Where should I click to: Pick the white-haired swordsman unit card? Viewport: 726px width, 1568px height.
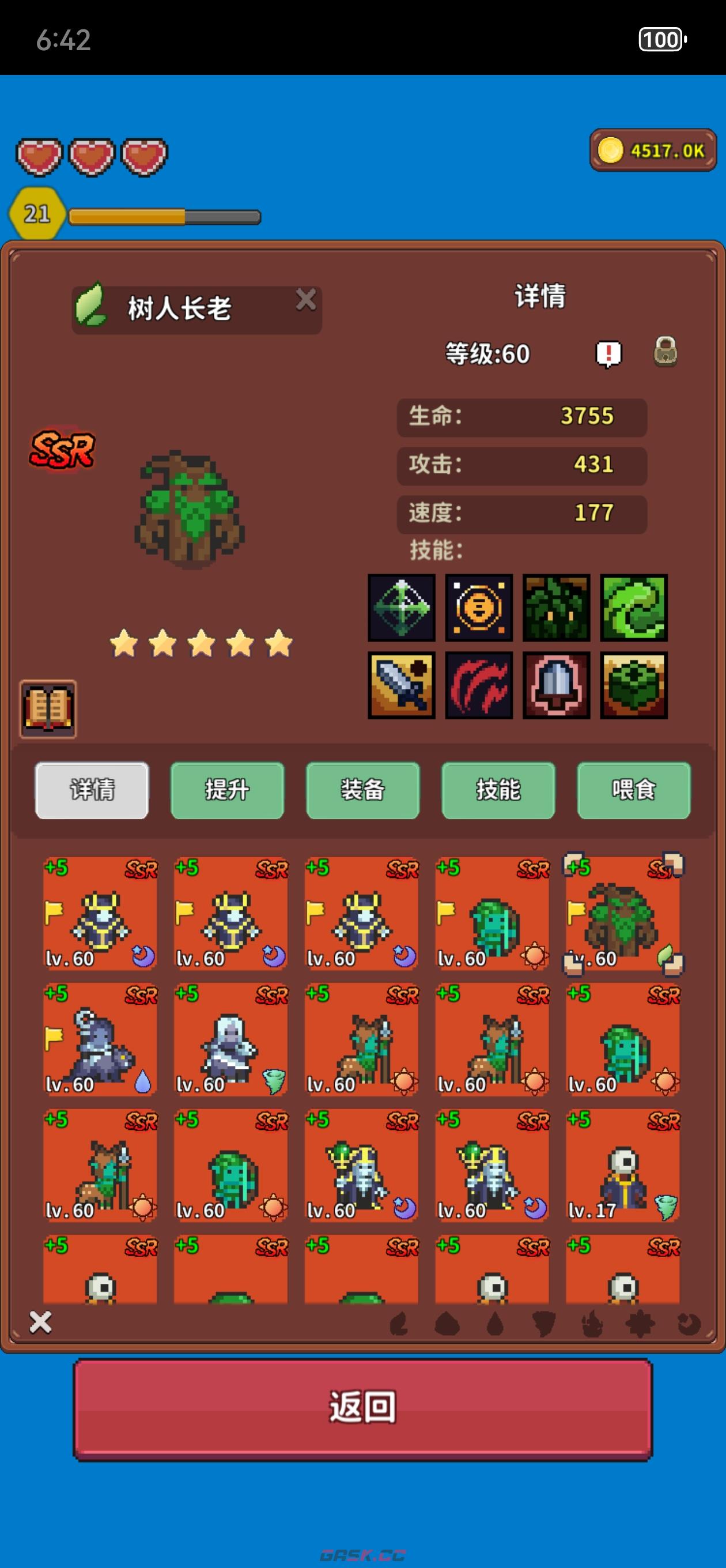[x=230, y=1039]
